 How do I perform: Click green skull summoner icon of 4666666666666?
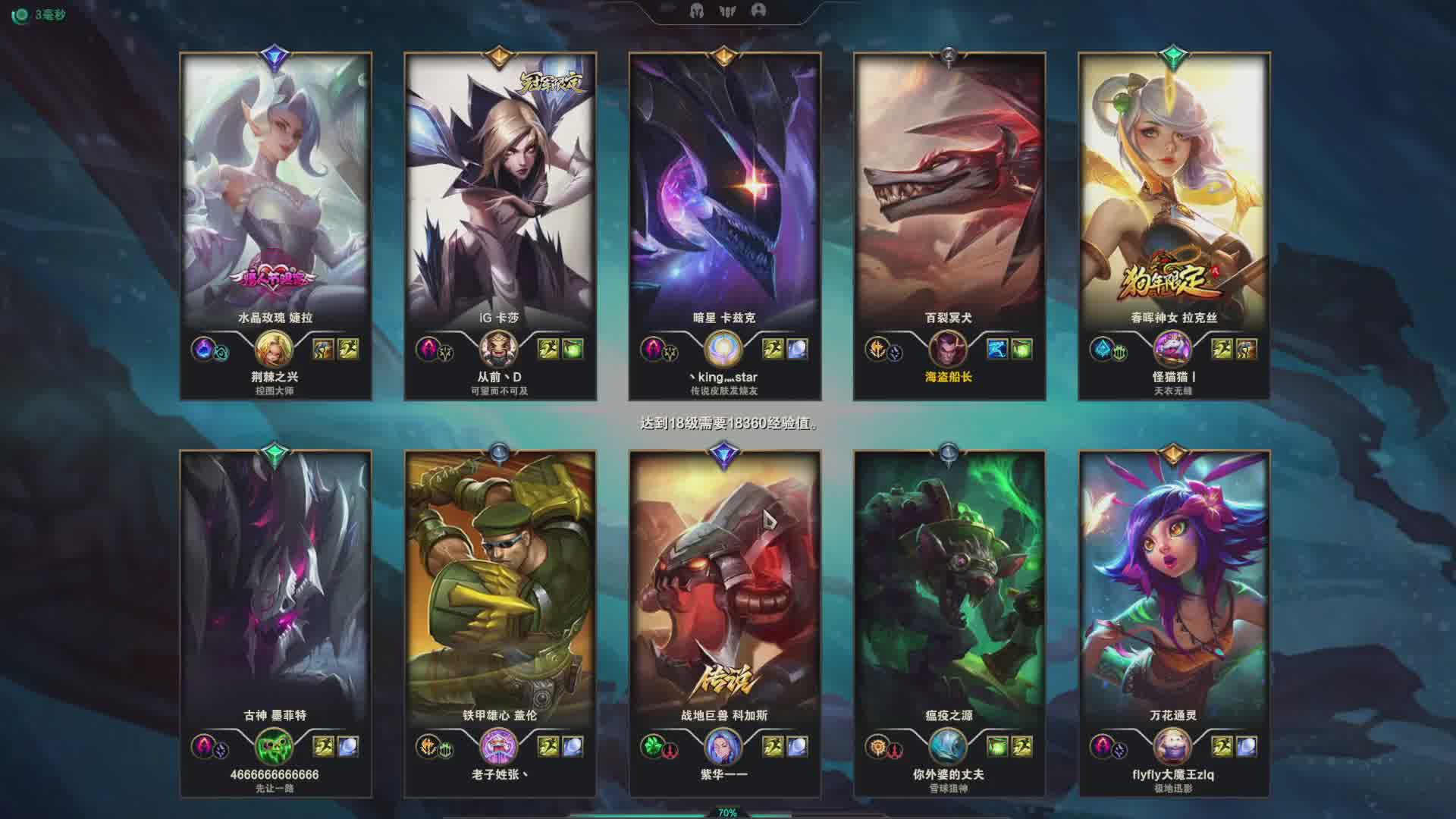pyautogui.click(x=274, y=747)
